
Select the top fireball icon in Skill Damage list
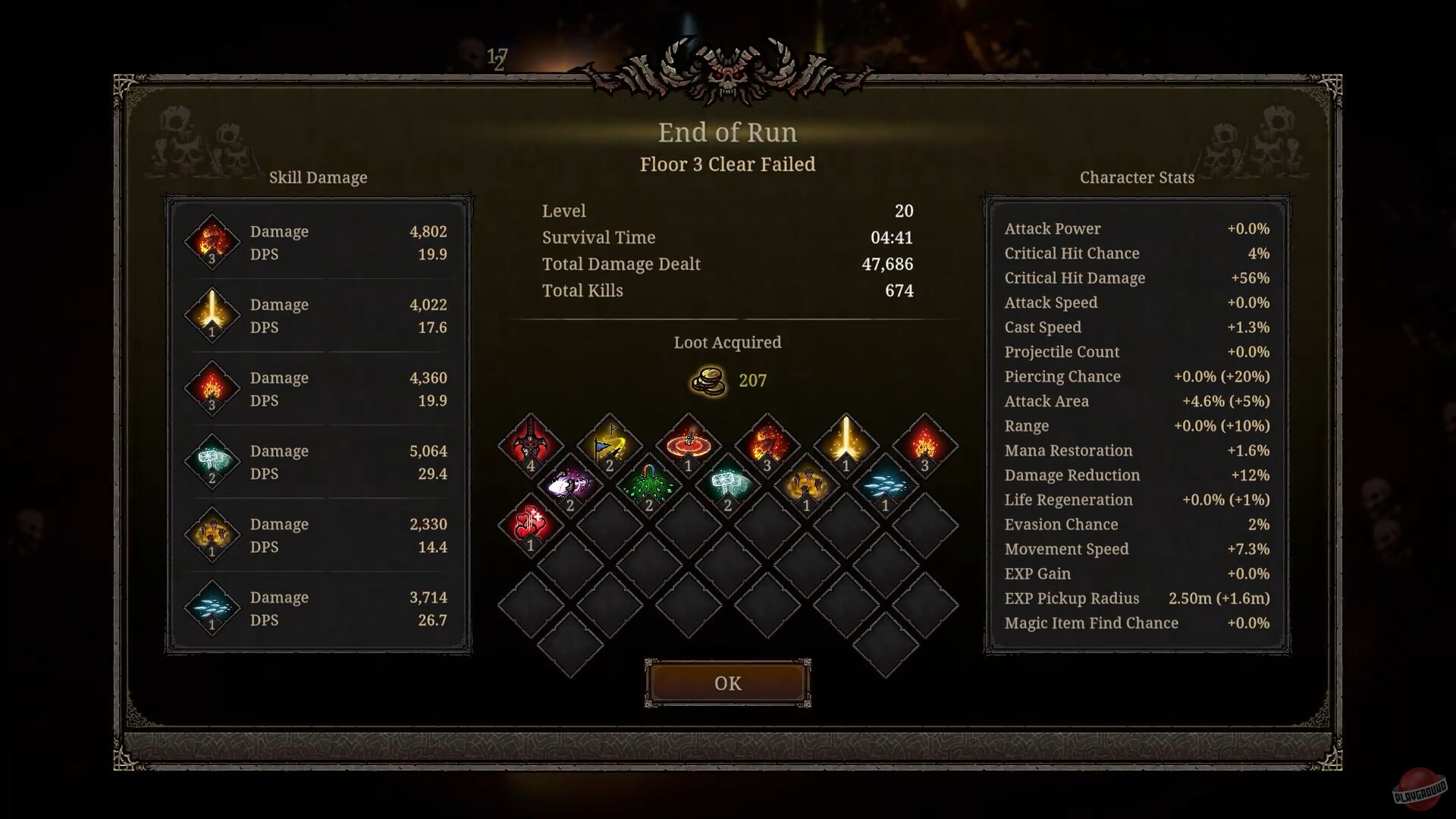(212, 241)
